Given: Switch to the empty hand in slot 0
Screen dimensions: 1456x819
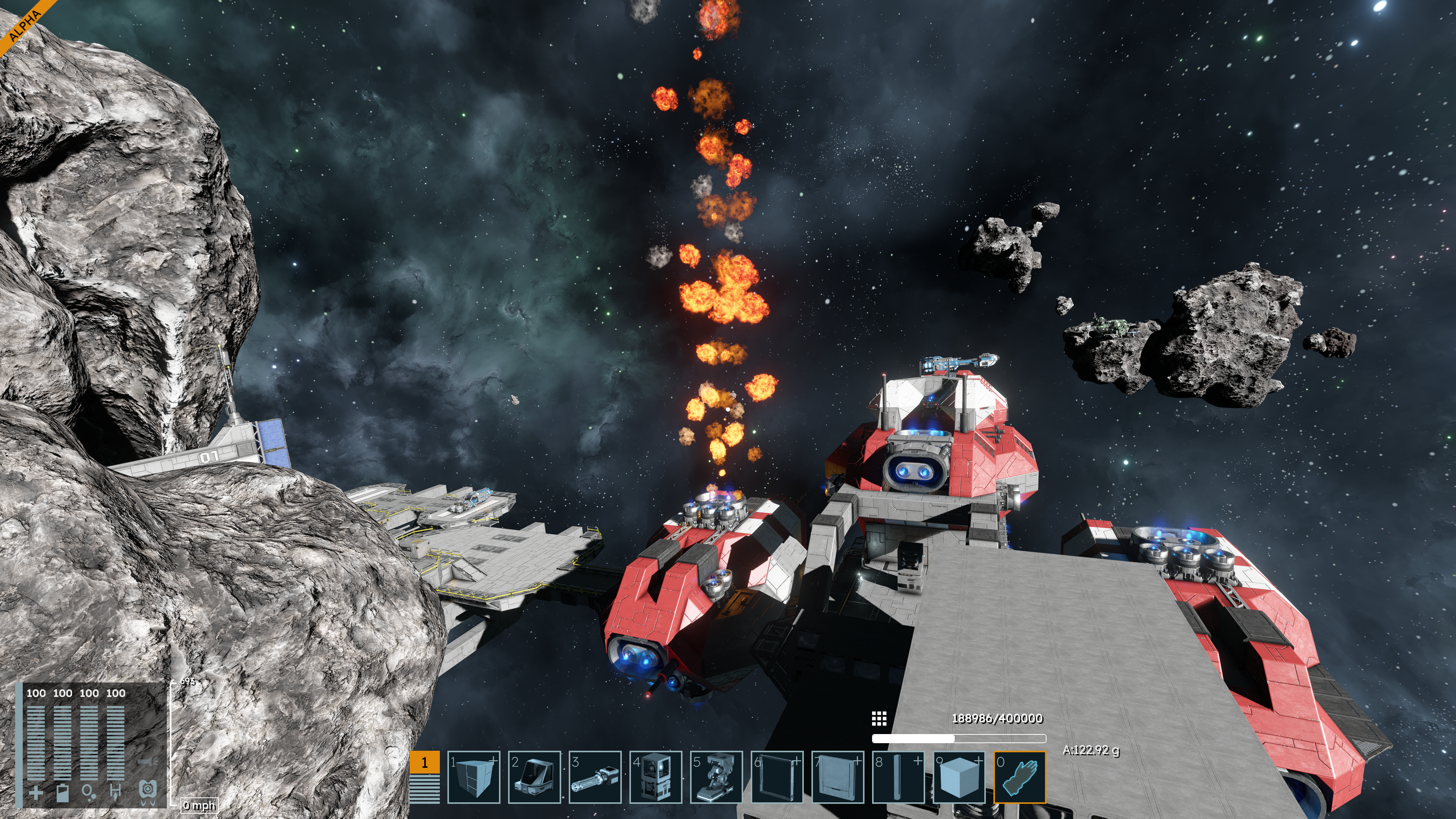Looking at the screenshot, I should (x=1020, y=777).
